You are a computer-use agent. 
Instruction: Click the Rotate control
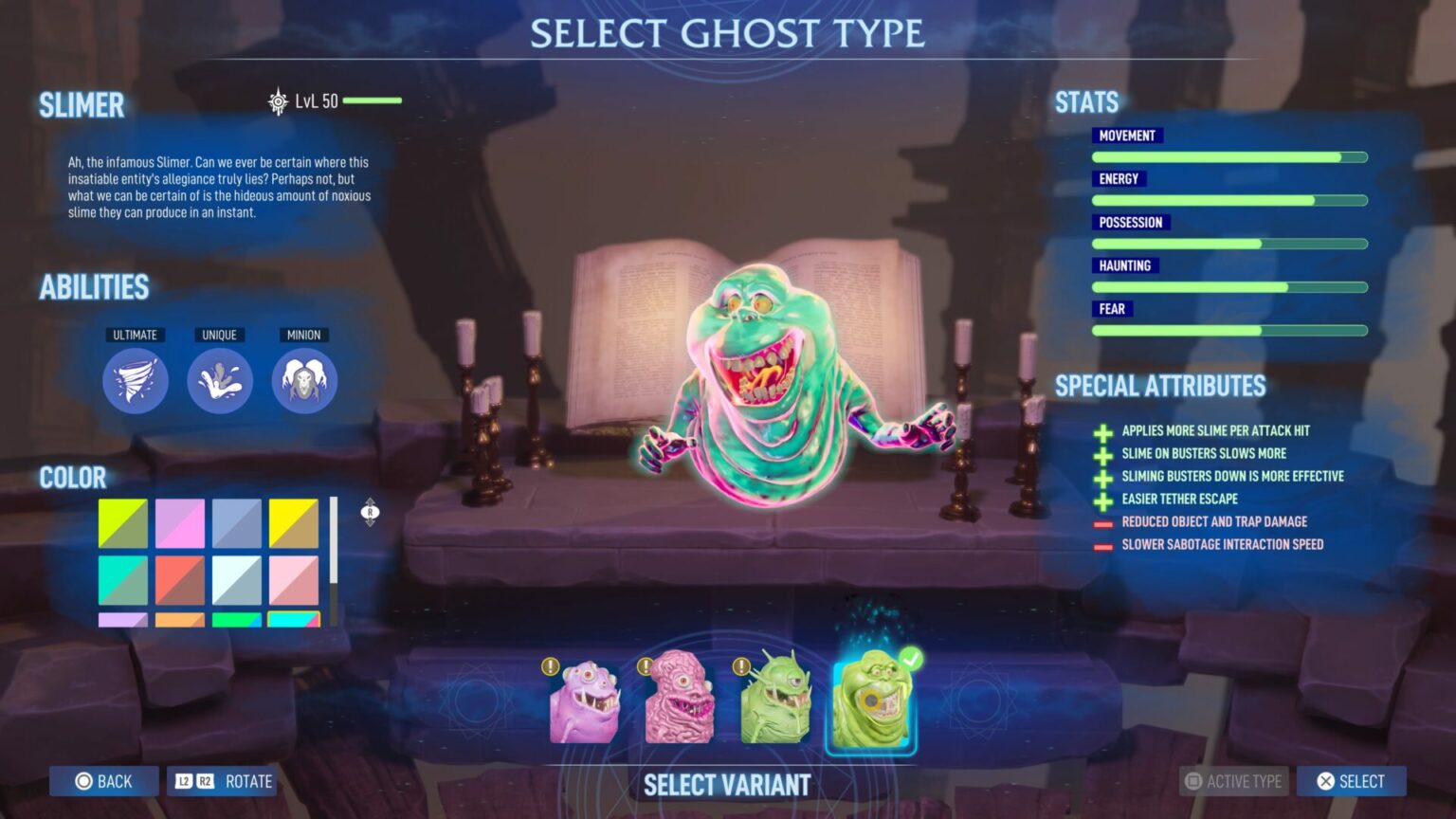(222, 781)
